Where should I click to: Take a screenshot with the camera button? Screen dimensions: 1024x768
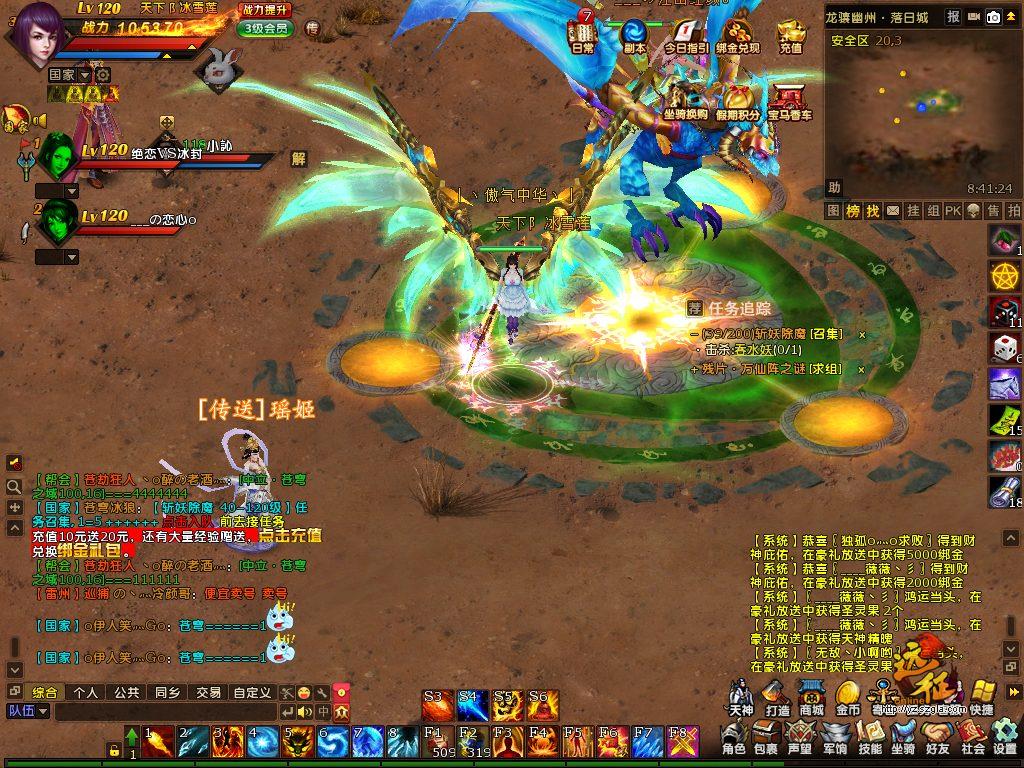click(x=994, y=17)
